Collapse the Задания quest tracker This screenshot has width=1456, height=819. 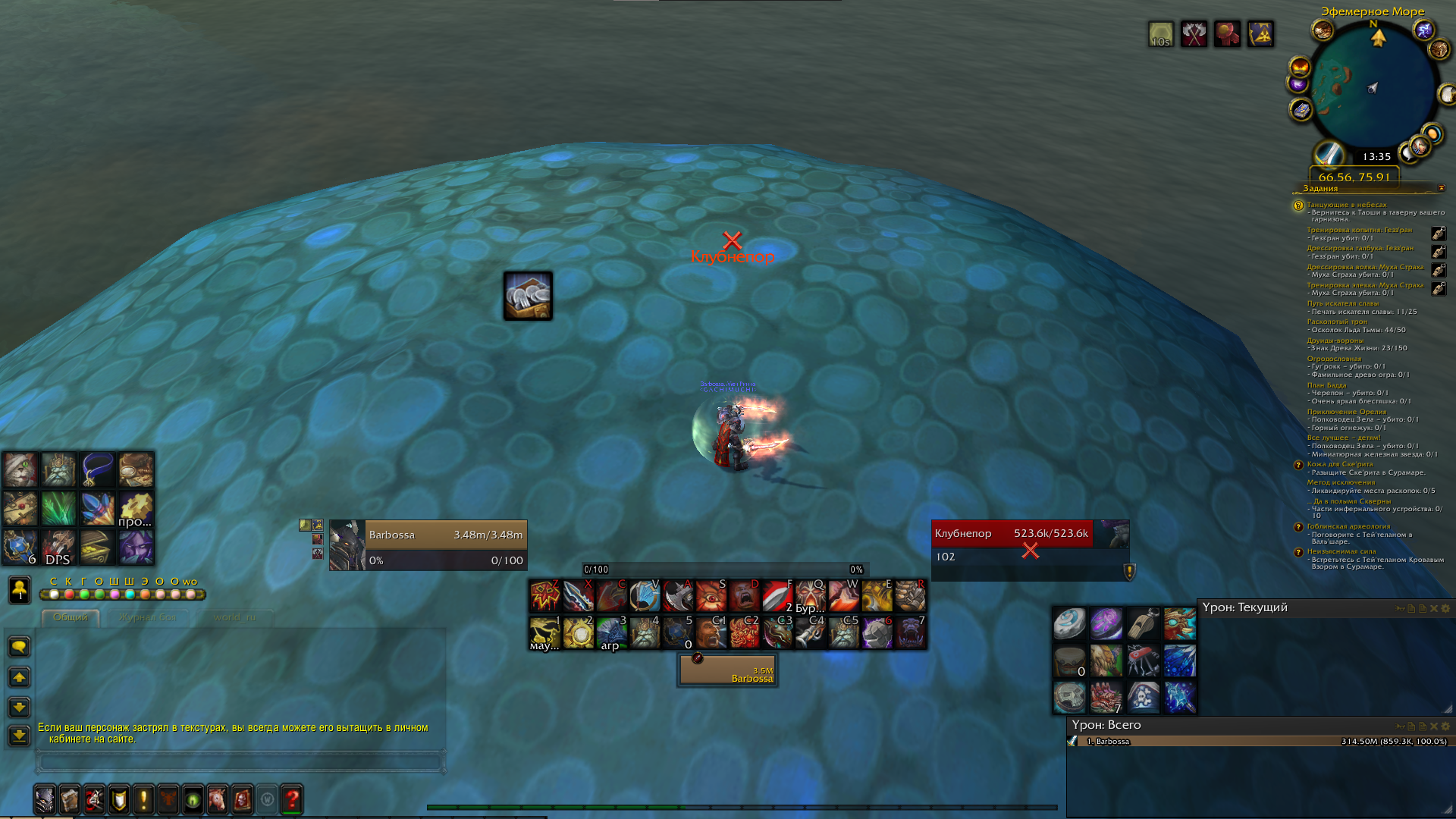(x=1442, y=188)
